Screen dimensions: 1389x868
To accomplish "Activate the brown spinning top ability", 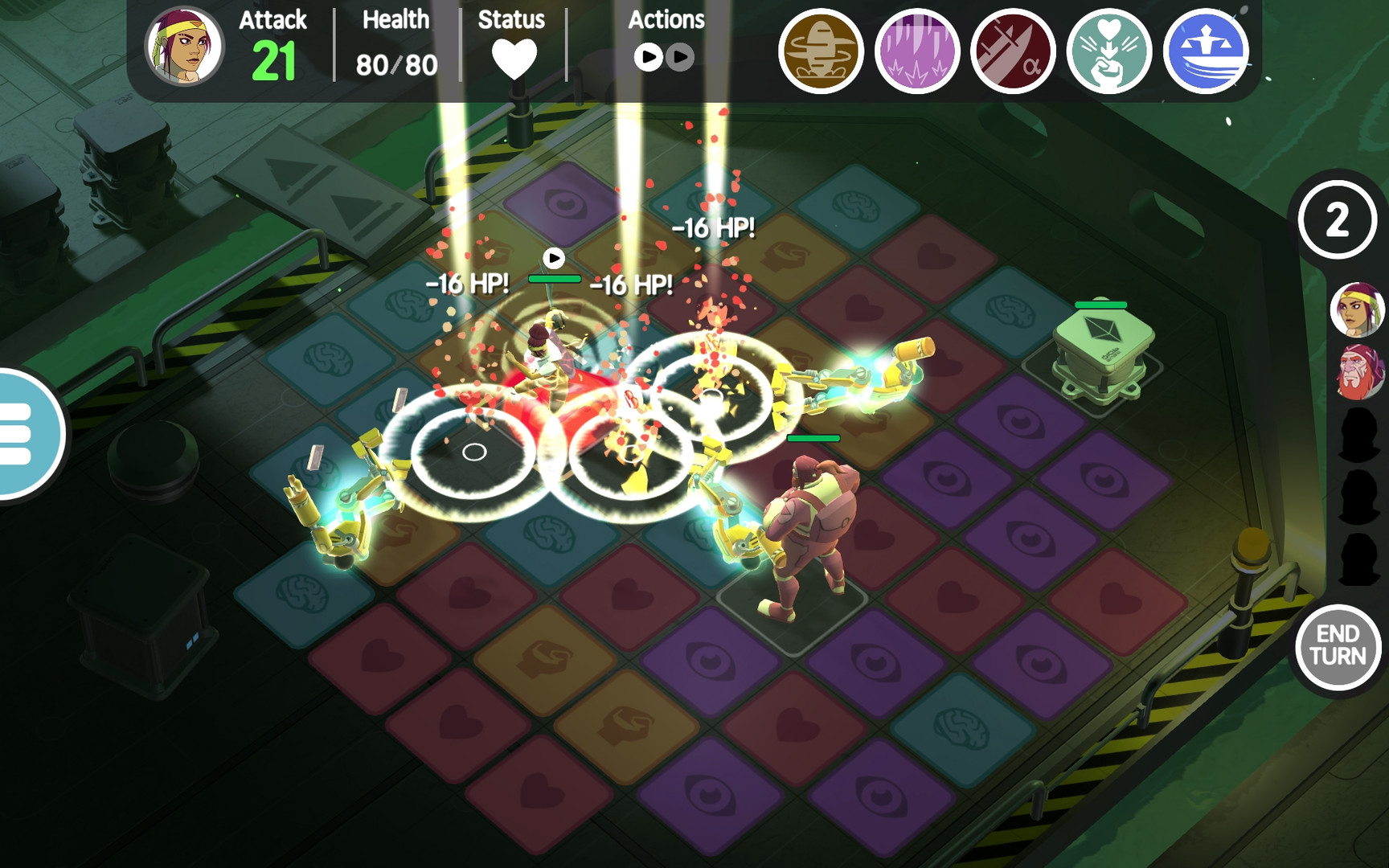I will click(x=820, y=51).
